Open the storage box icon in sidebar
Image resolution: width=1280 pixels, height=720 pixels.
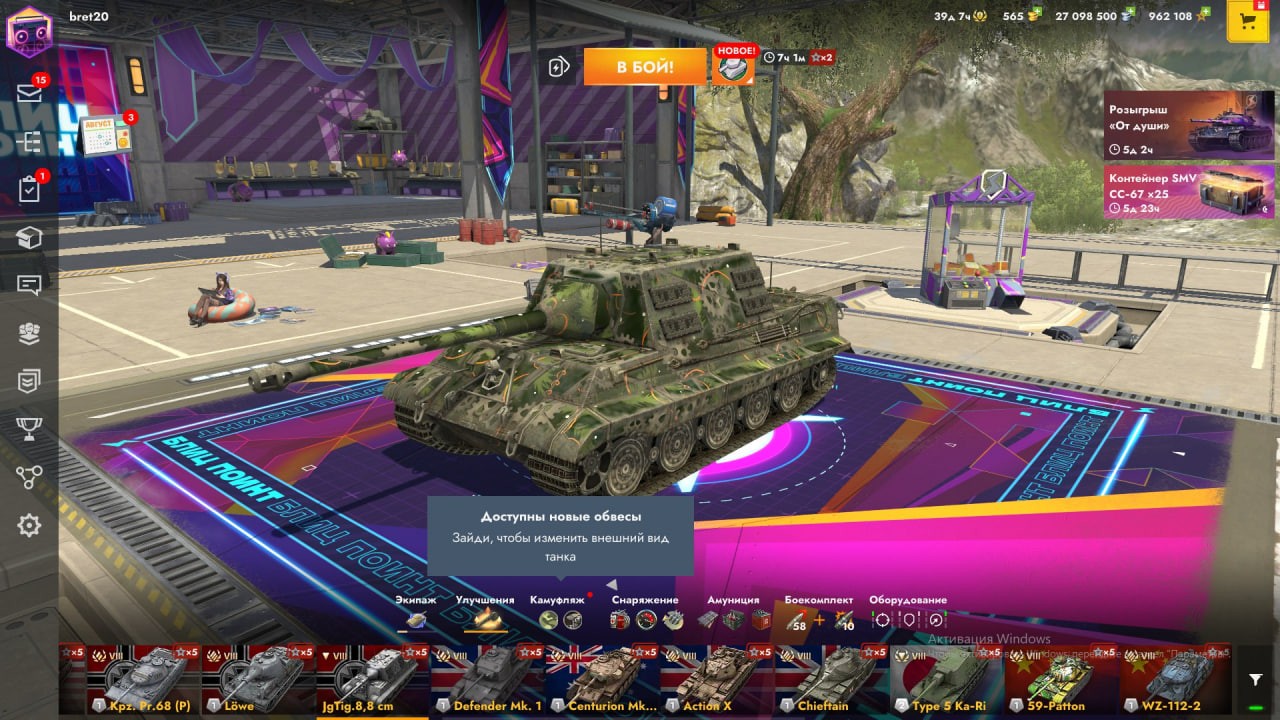click(x=29, y=237)
